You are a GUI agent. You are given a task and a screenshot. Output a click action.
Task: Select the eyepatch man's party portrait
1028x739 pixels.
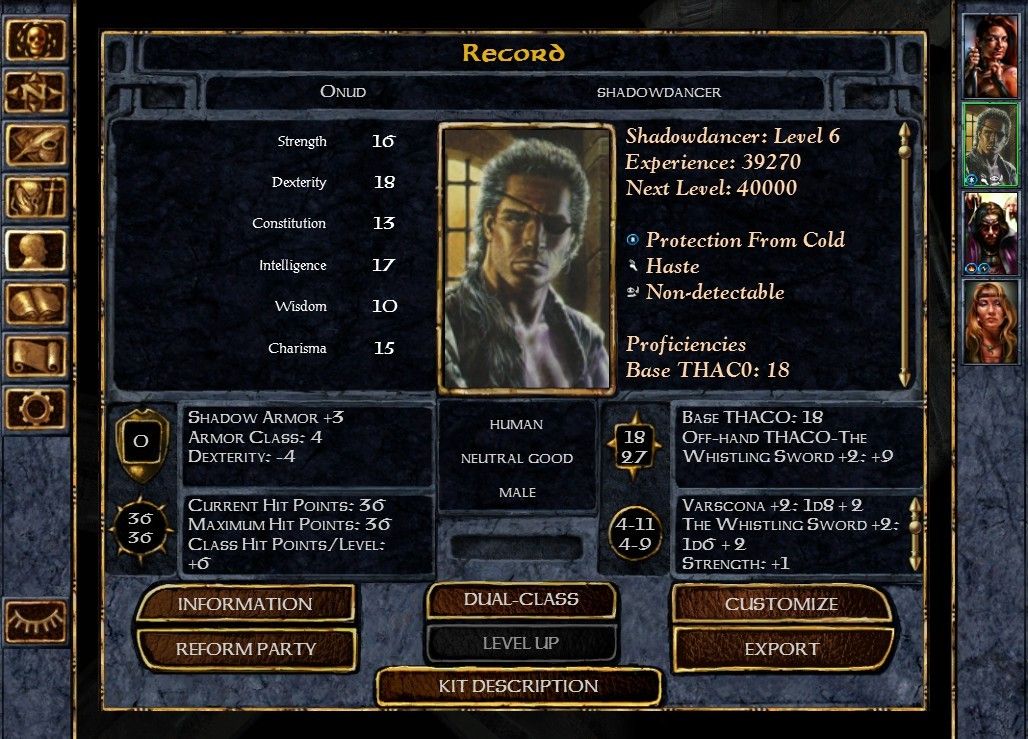click(x=990, y=143)
